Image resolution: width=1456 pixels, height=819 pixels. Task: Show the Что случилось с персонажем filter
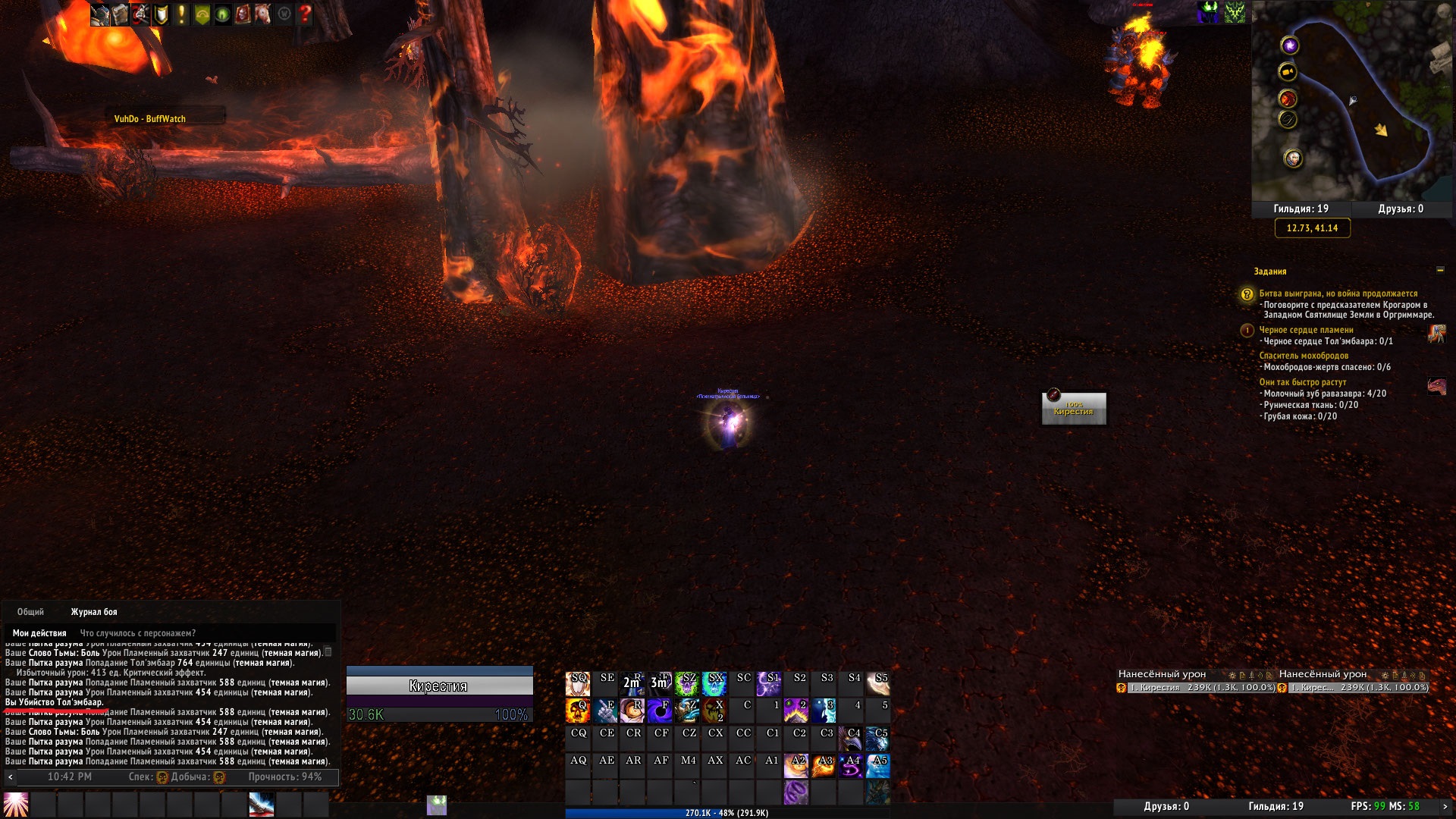(x=138, y=633)
